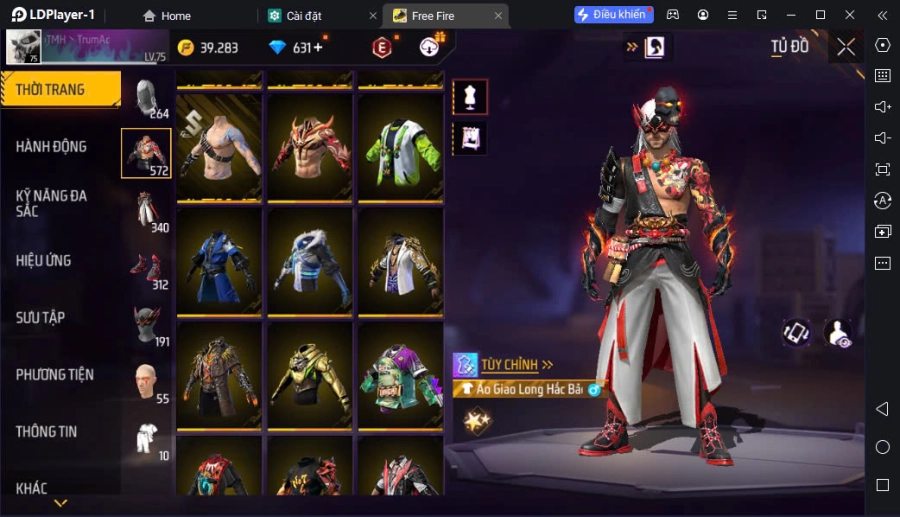Choose the gold armored jacket
The width and height of the screenshot is (900, 517).
[311, 376]
